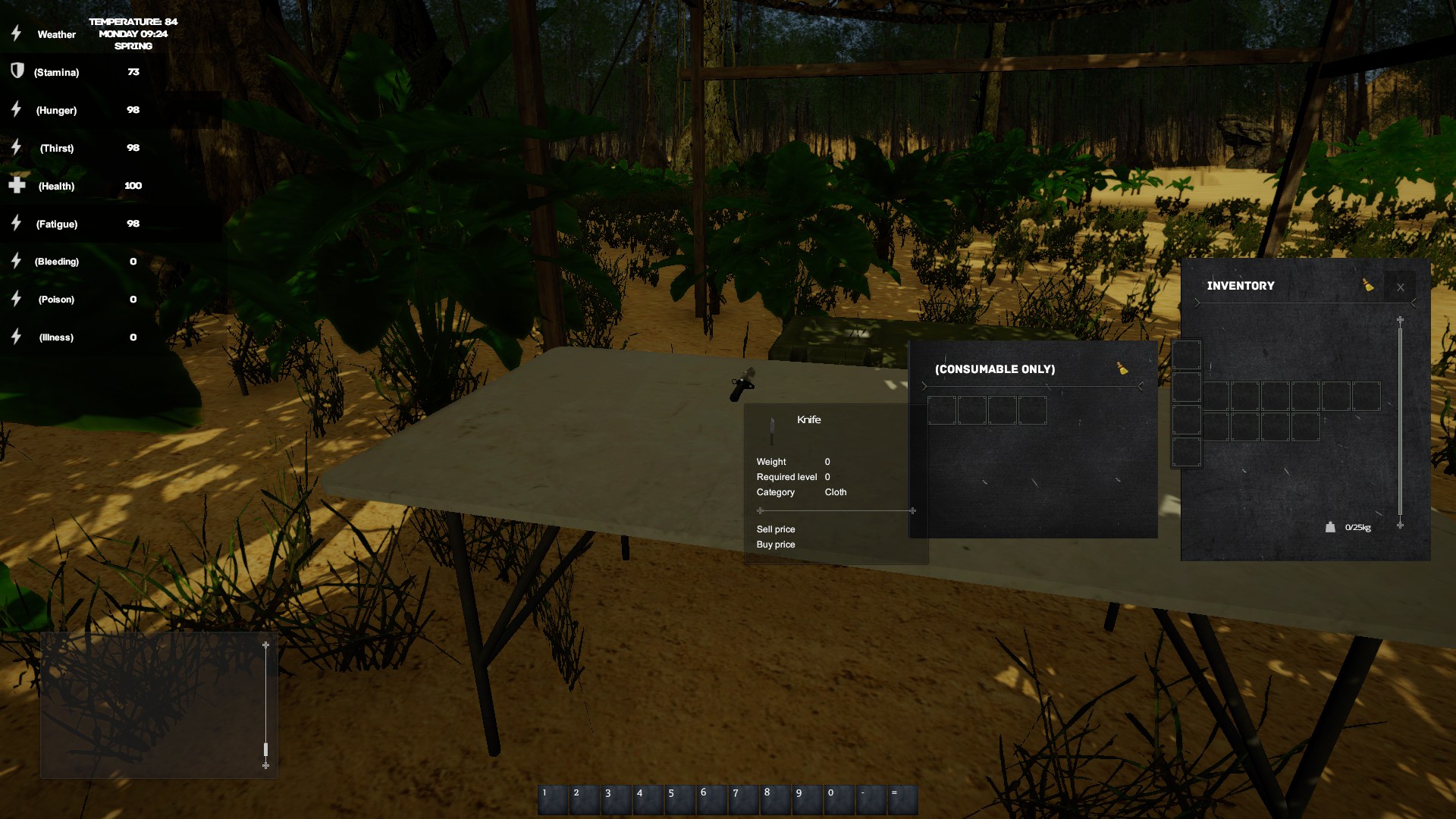Expand the left chevron on the Inventory header

point(1197,303)
